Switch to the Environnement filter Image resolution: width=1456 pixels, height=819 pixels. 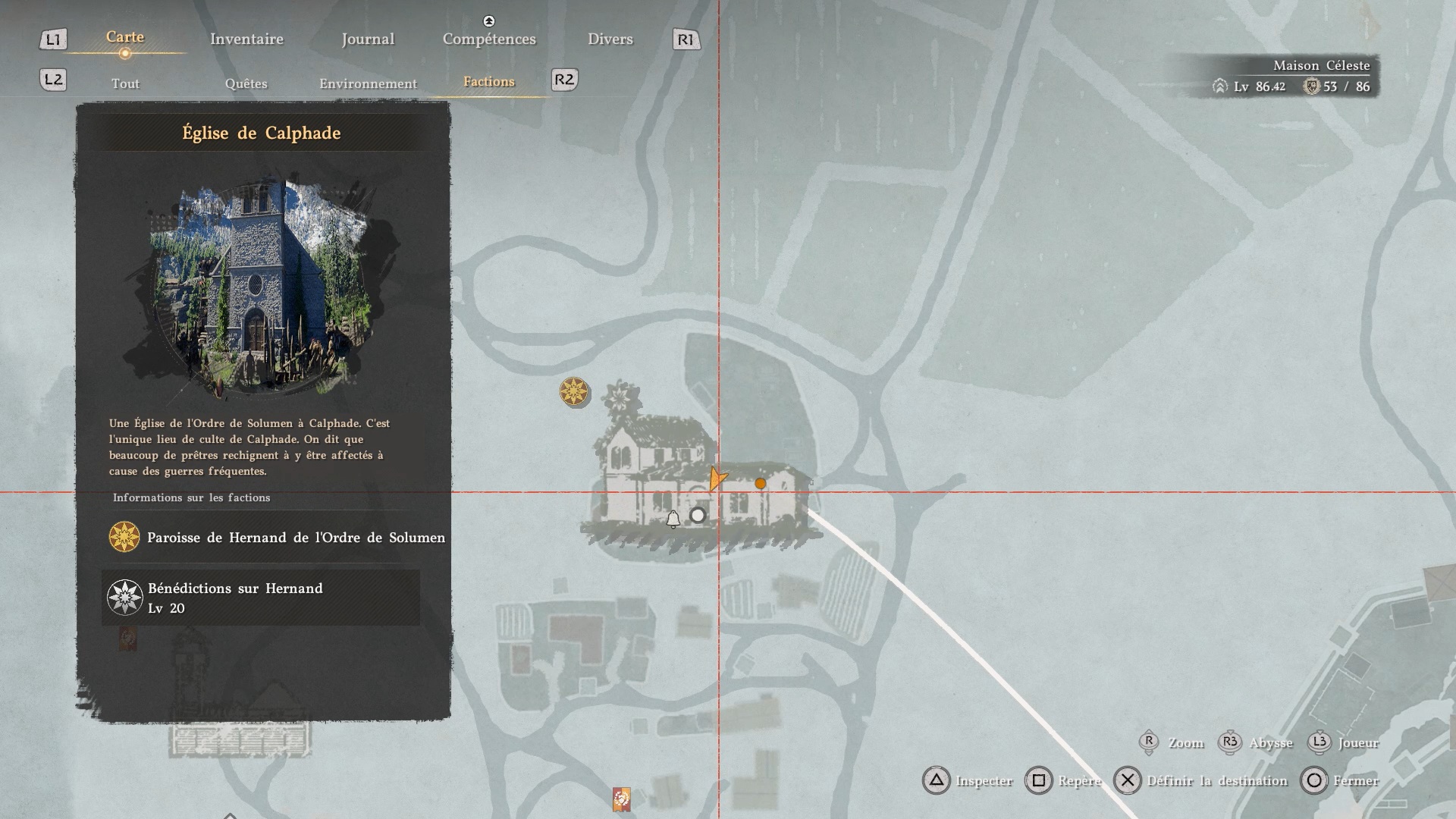click(x=368, y=83)
